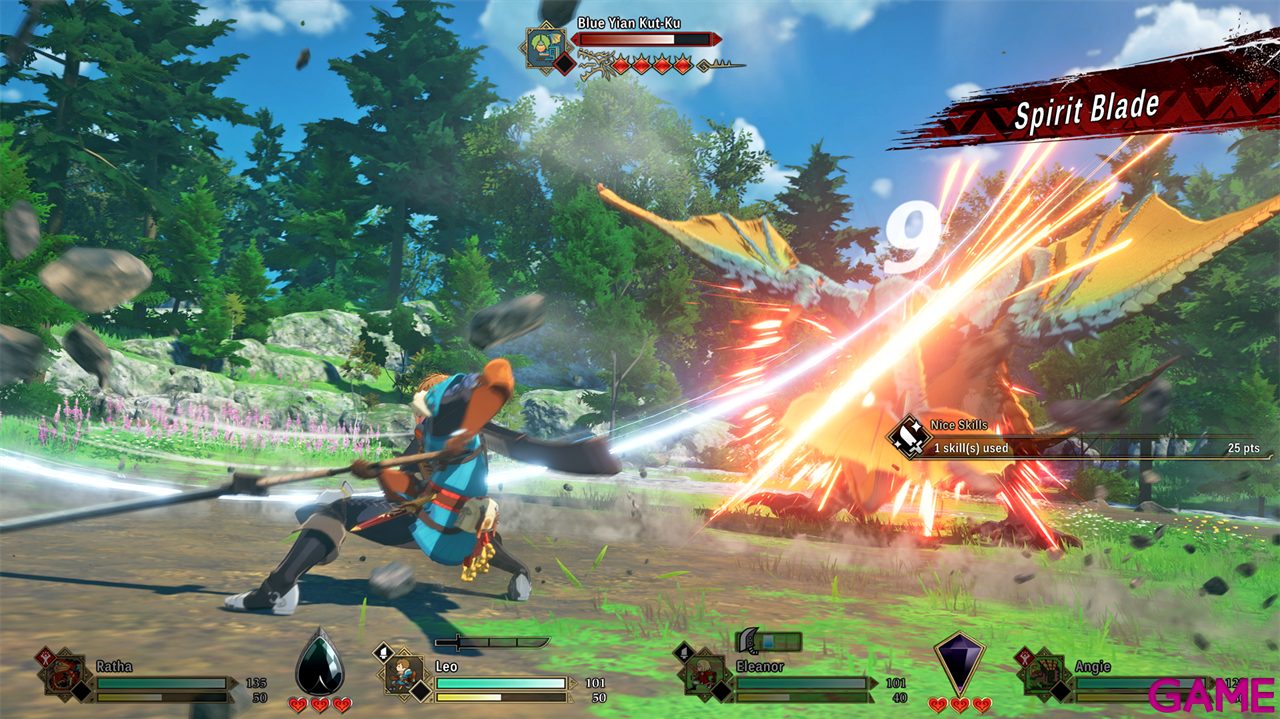Click the dark teardrop kinship gem
Screen dimensions: 1280x719
(x=320, y=661)
